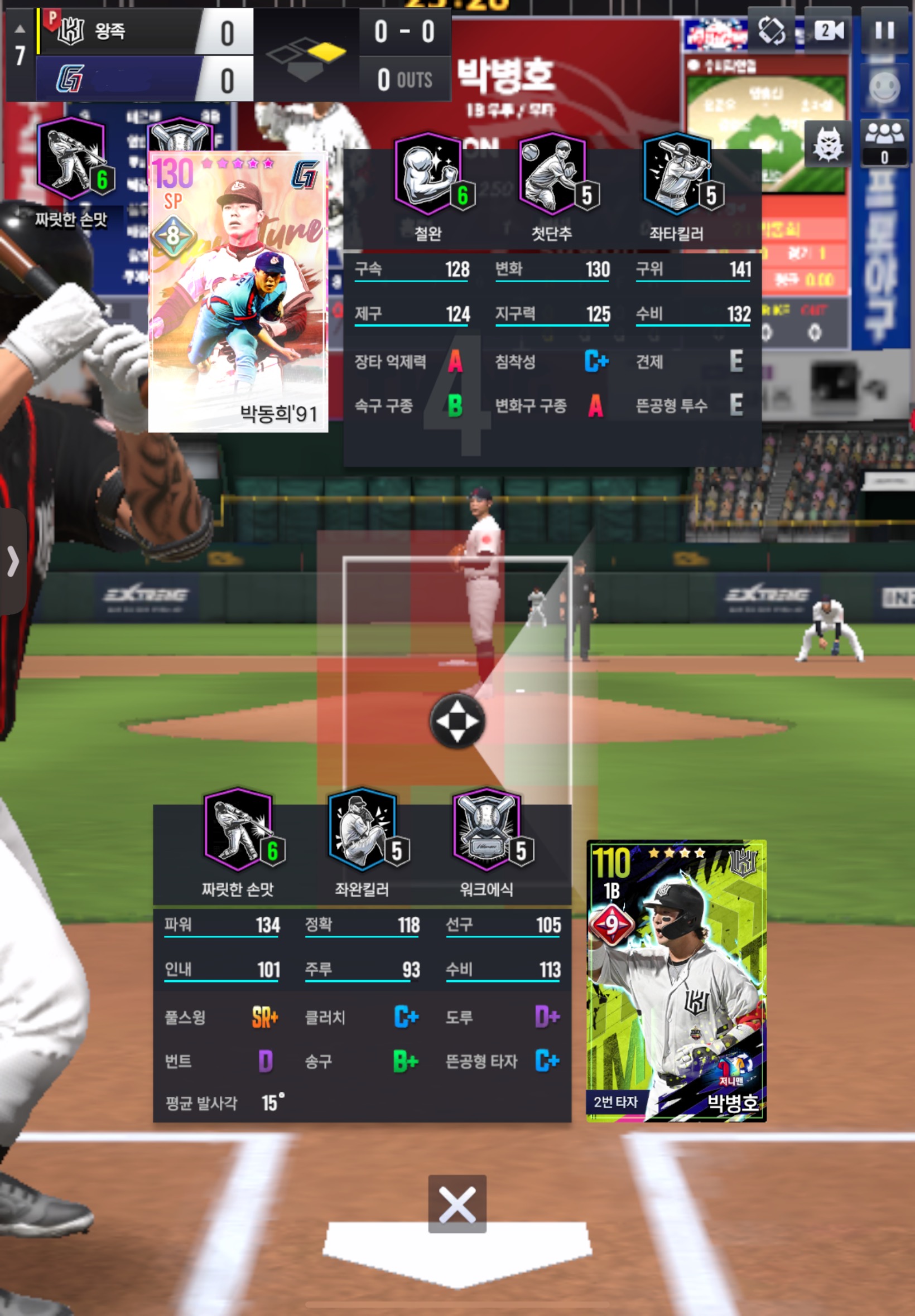The image size is (915, 1316).
Task: Click the wolf mask icon
Action: [827, 143]
